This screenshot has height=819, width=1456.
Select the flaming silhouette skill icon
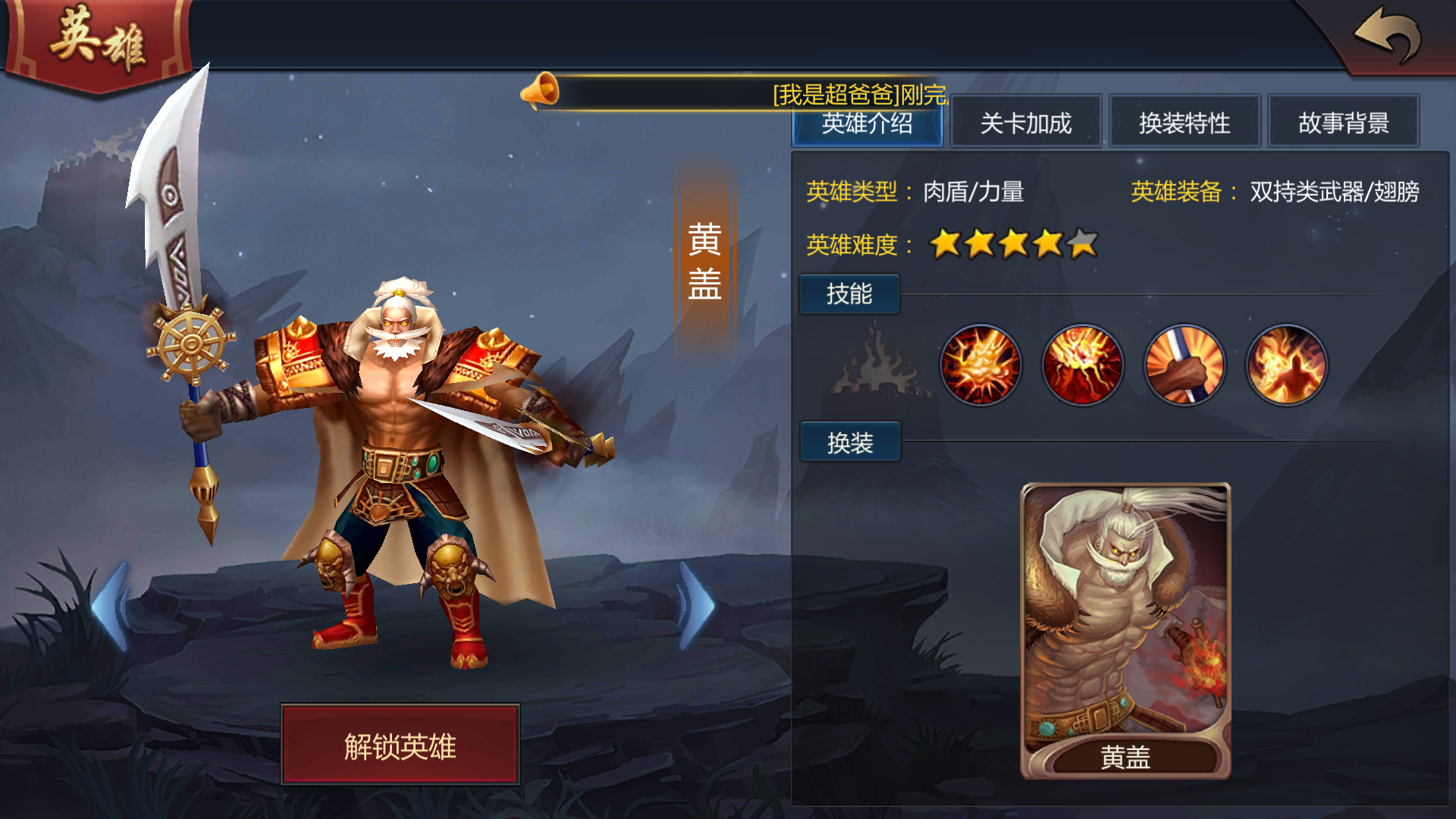(x=1287, y=366)
